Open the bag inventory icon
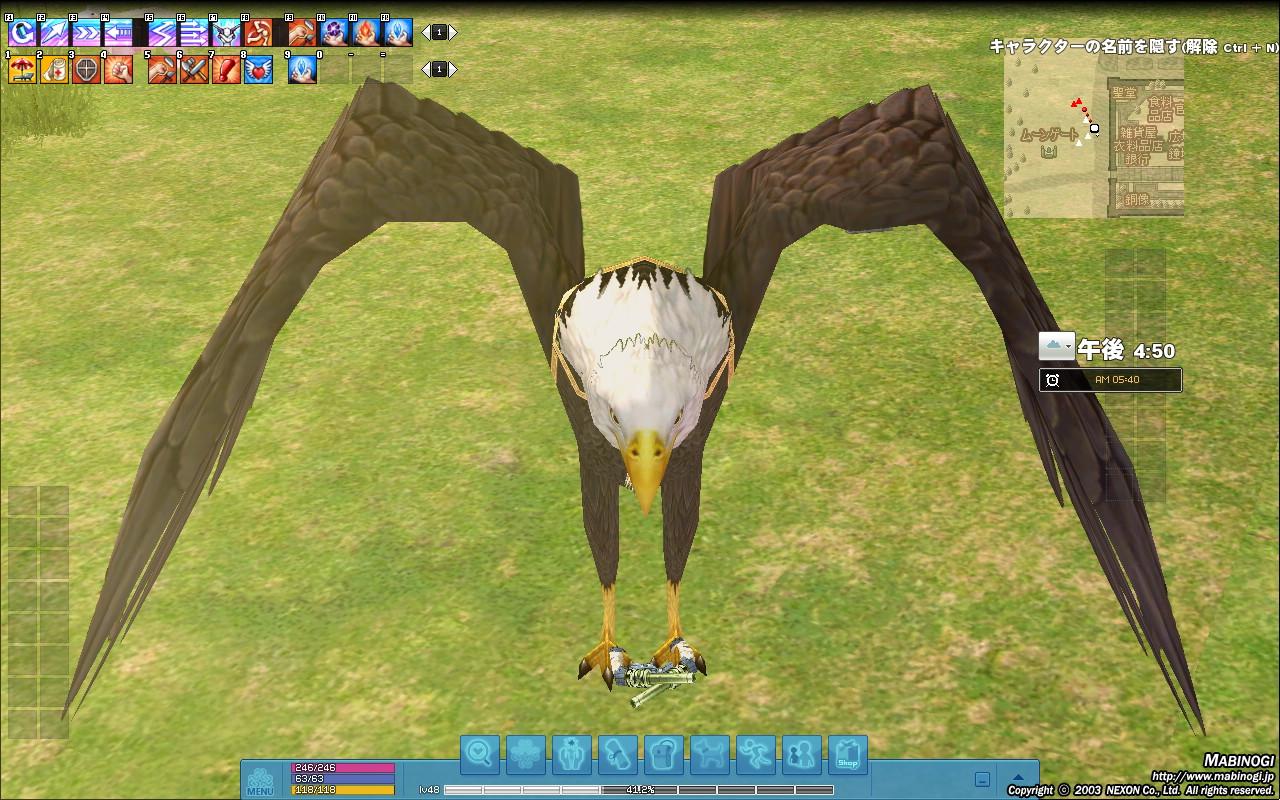The image size is (1280, 800). click(664, 755)
